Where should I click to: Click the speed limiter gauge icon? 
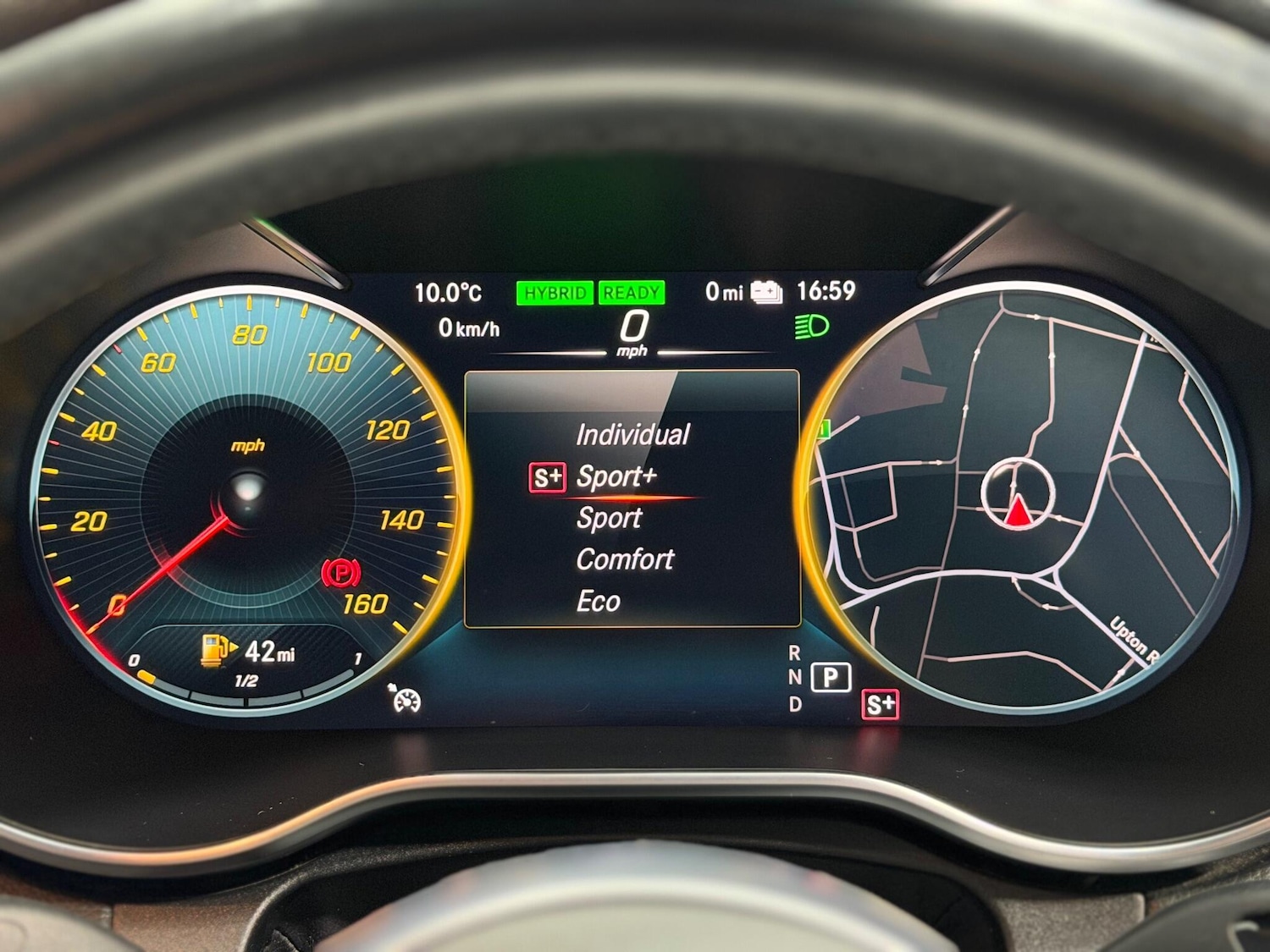[x=406, y=698]
